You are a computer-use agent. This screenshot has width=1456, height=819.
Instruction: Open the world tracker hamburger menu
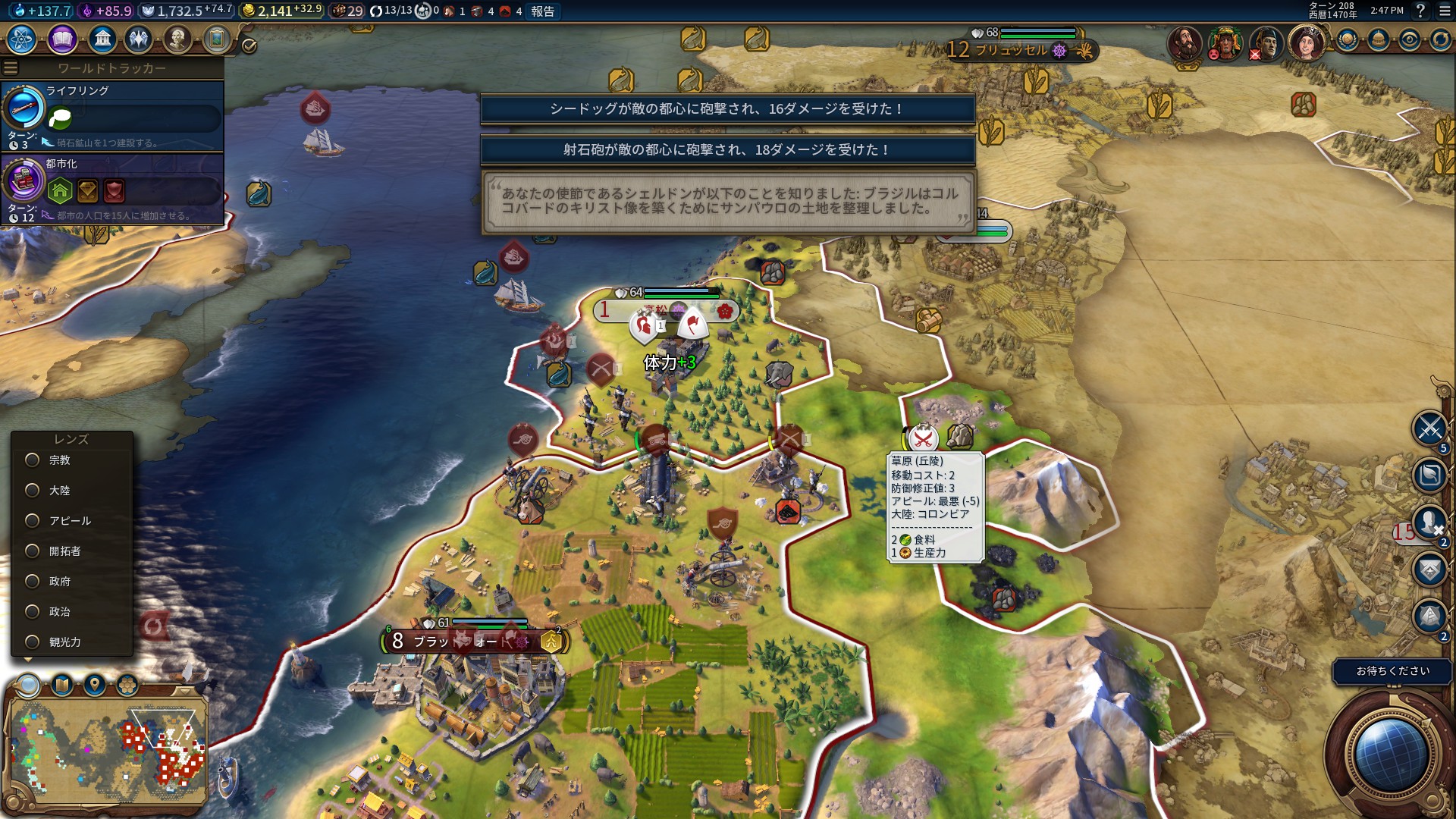[11, 68]
